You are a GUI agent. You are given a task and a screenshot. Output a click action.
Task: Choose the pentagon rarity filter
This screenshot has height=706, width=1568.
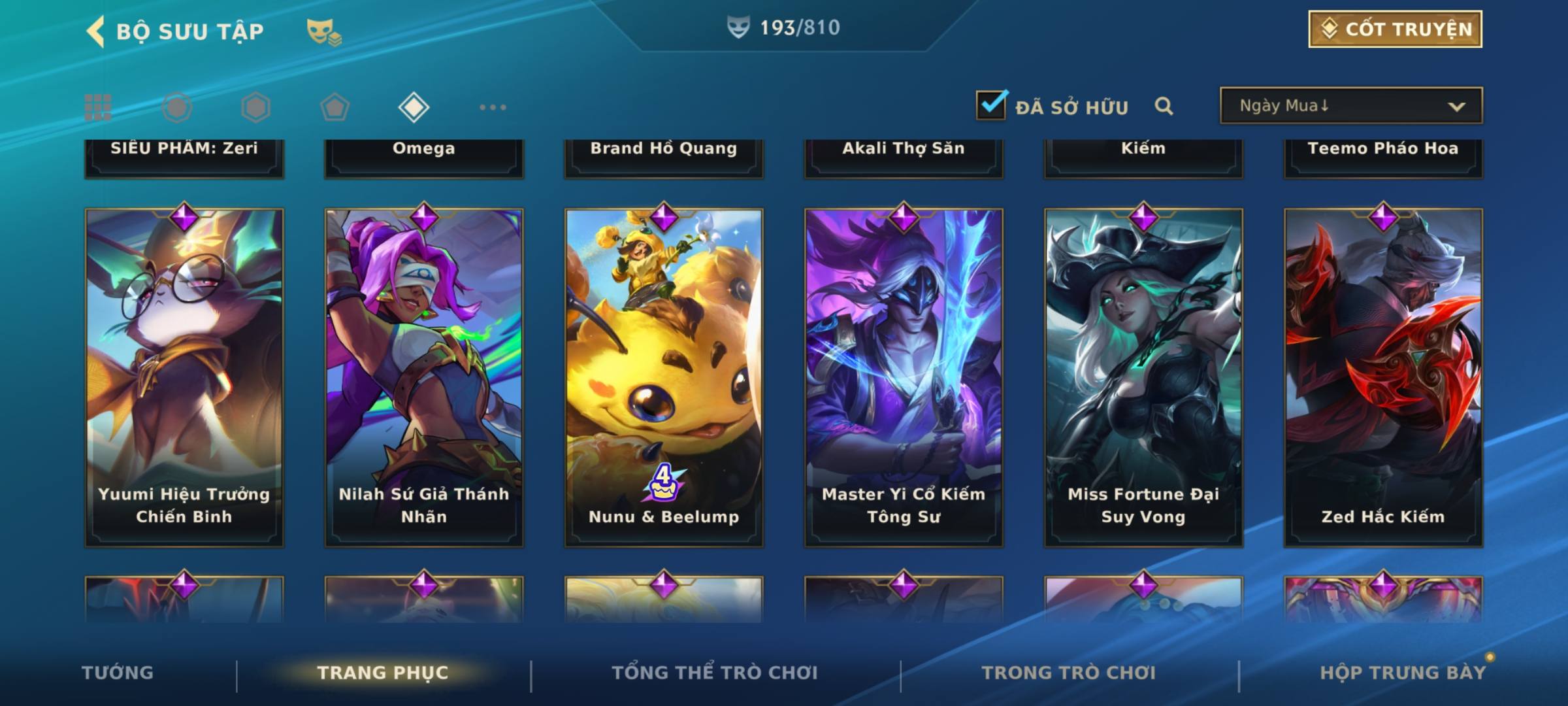point(335,107)
